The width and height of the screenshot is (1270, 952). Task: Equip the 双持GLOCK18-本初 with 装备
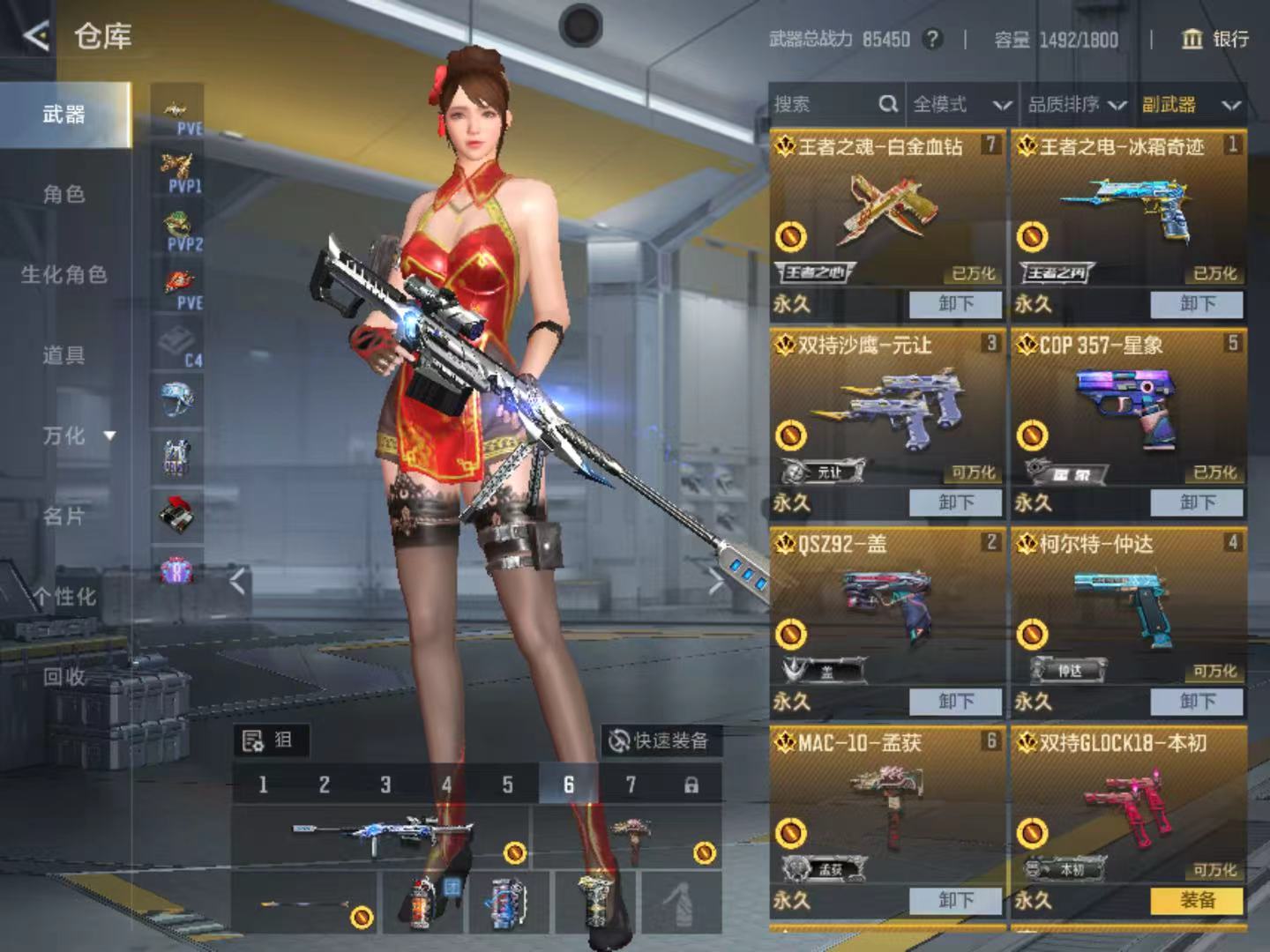point(1197,900)
